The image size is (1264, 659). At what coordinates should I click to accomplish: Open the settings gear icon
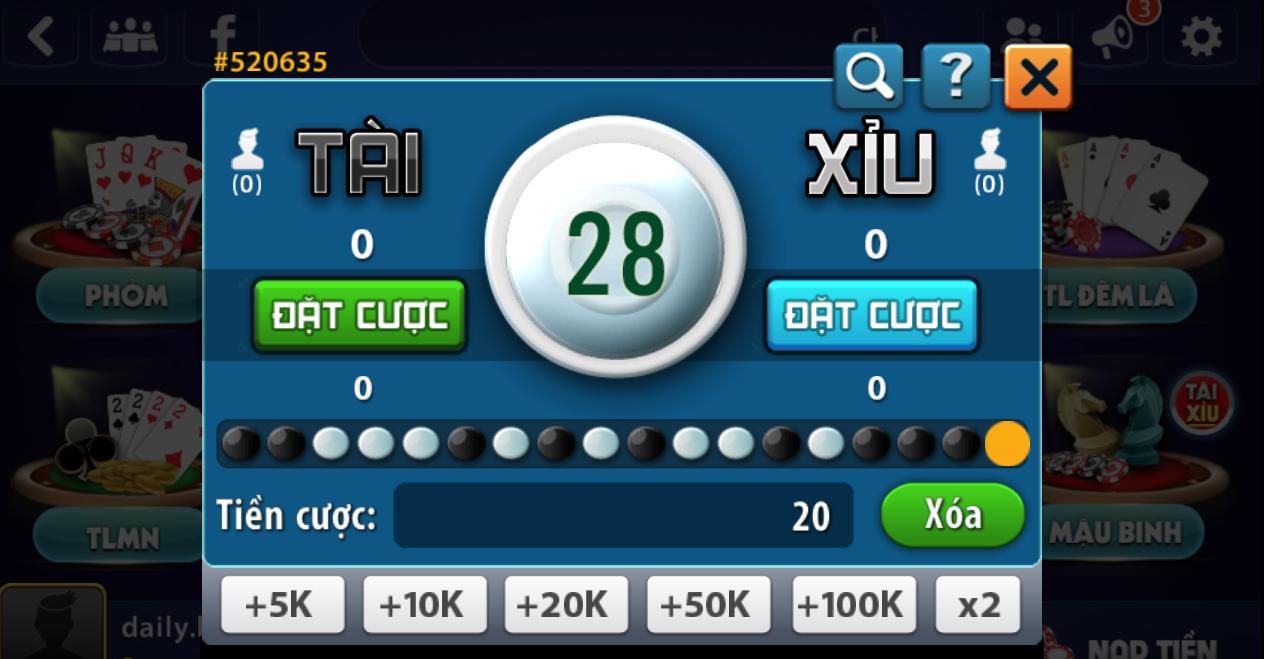(x=1201, y=38)
